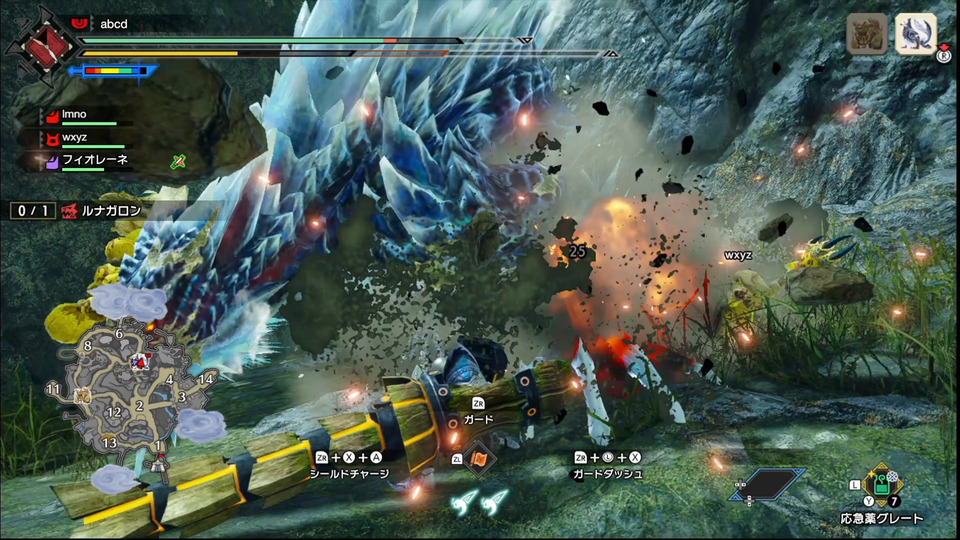Image resolution: width=960 pixels, height=540 pixels.
Task: Open the empty action bar panel
Action: point(770,485)
